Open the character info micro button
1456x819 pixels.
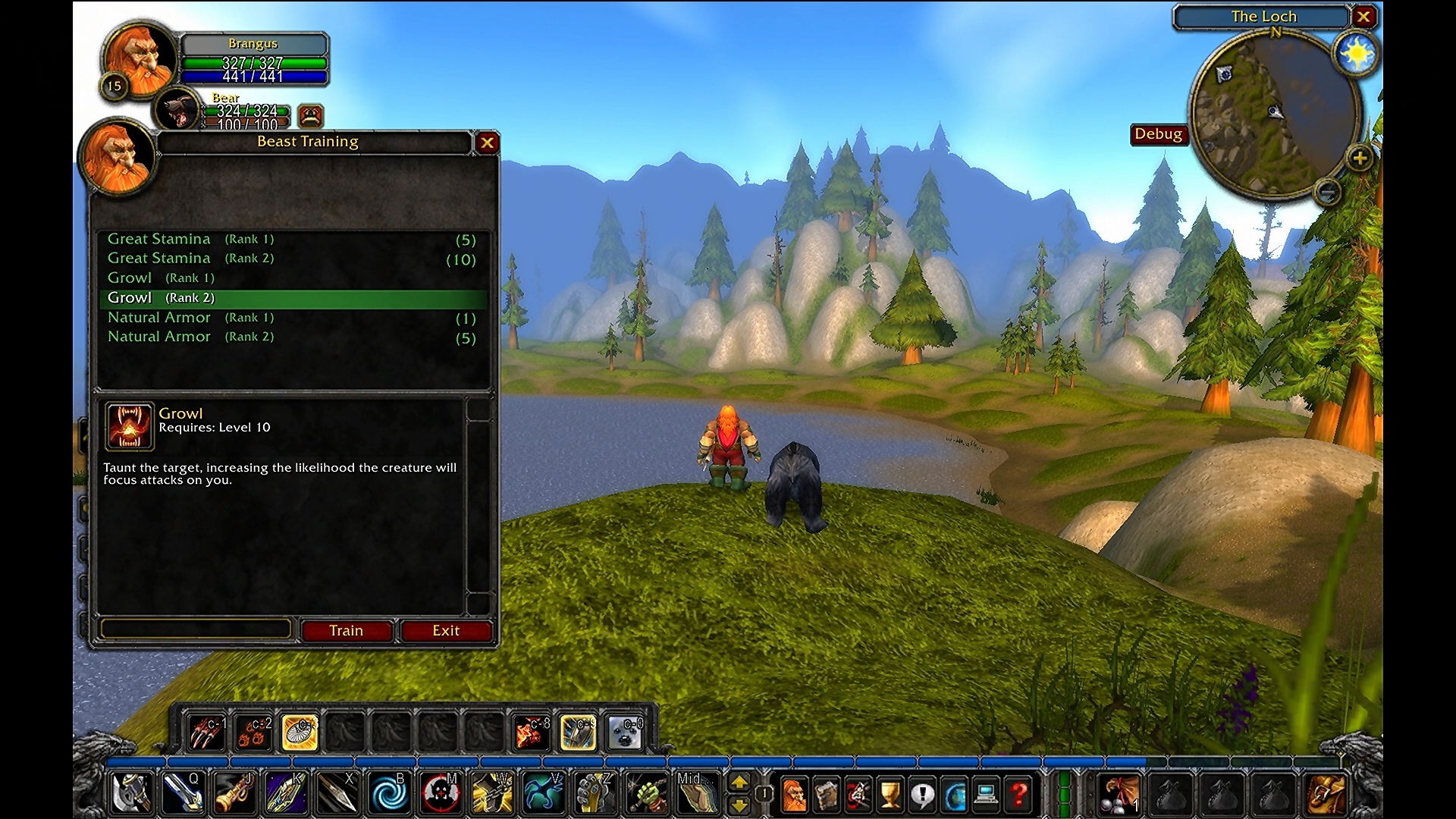(x=794, y=795)
